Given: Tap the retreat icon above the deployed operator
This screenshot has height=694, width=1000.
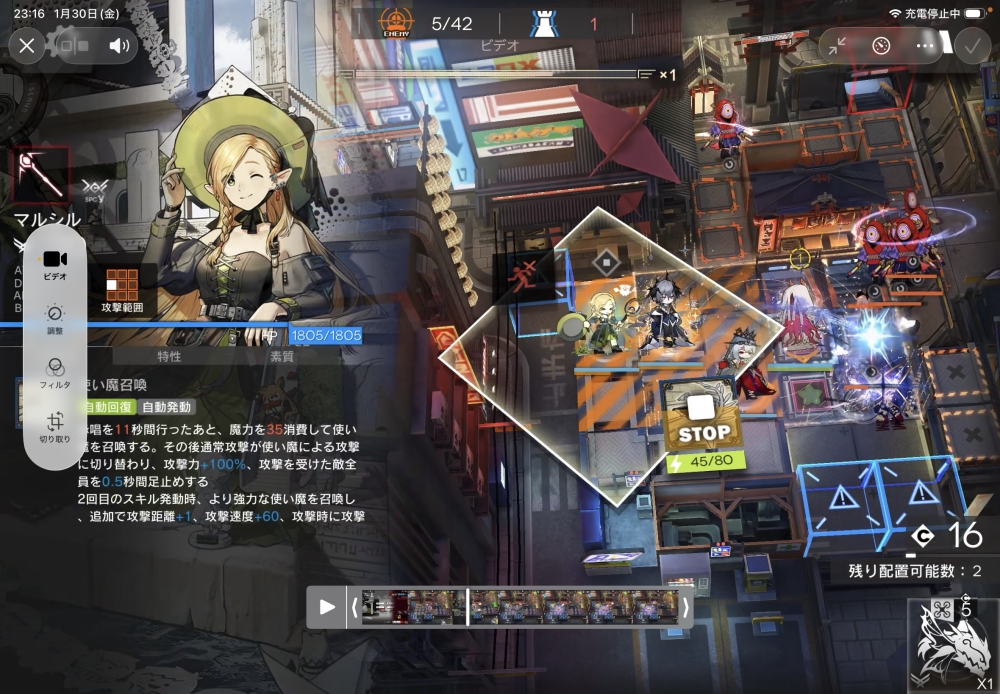Looking at the screenshot, I should pyautogui.click(x=605, y=263).
